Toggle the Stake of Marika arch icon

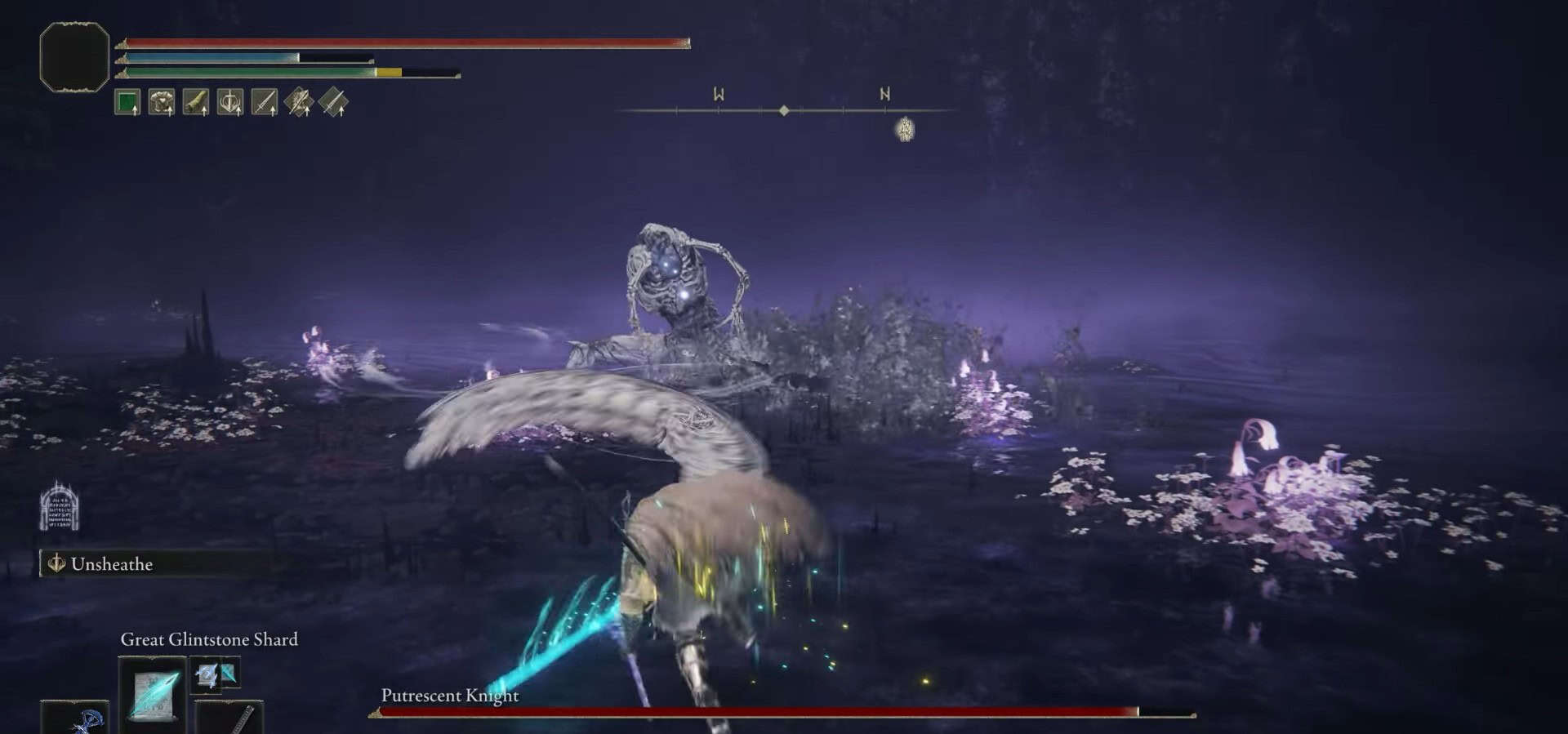[60, 510]
